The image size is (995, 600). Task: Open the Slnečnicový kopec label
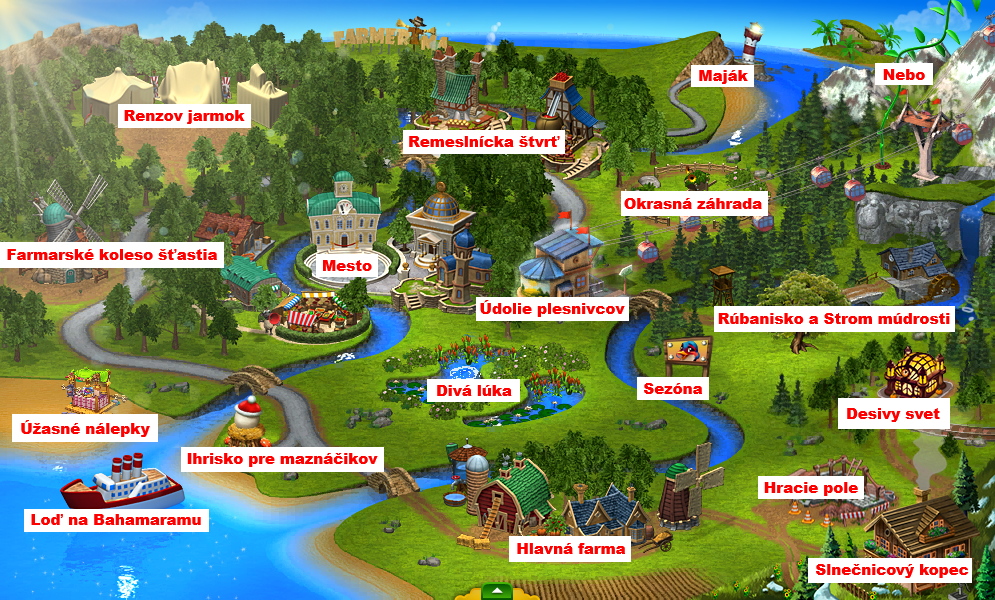point(891,570)
